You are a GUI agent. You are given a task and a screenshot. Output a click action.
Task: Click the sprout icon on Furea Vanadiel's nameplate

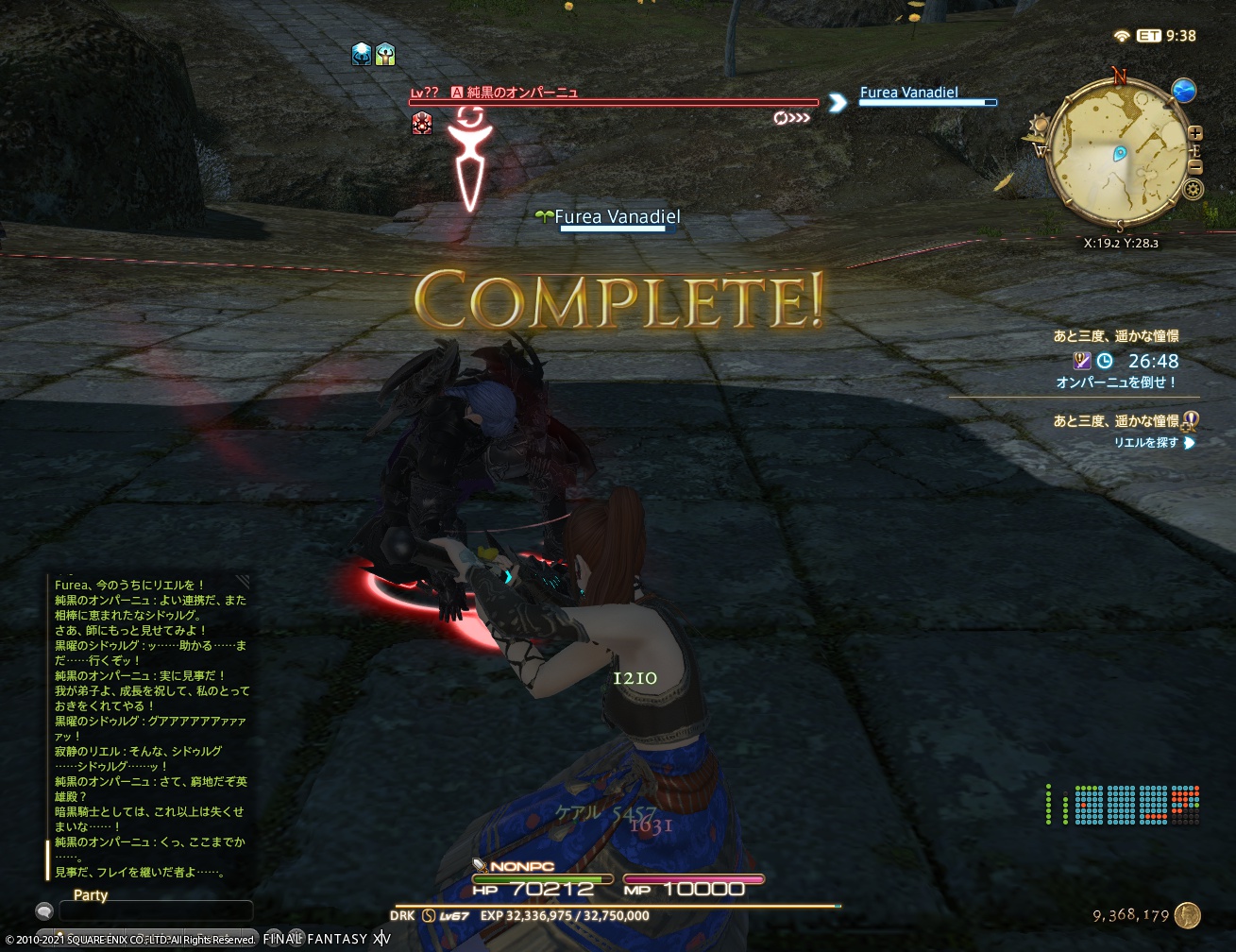coord(546,216)
